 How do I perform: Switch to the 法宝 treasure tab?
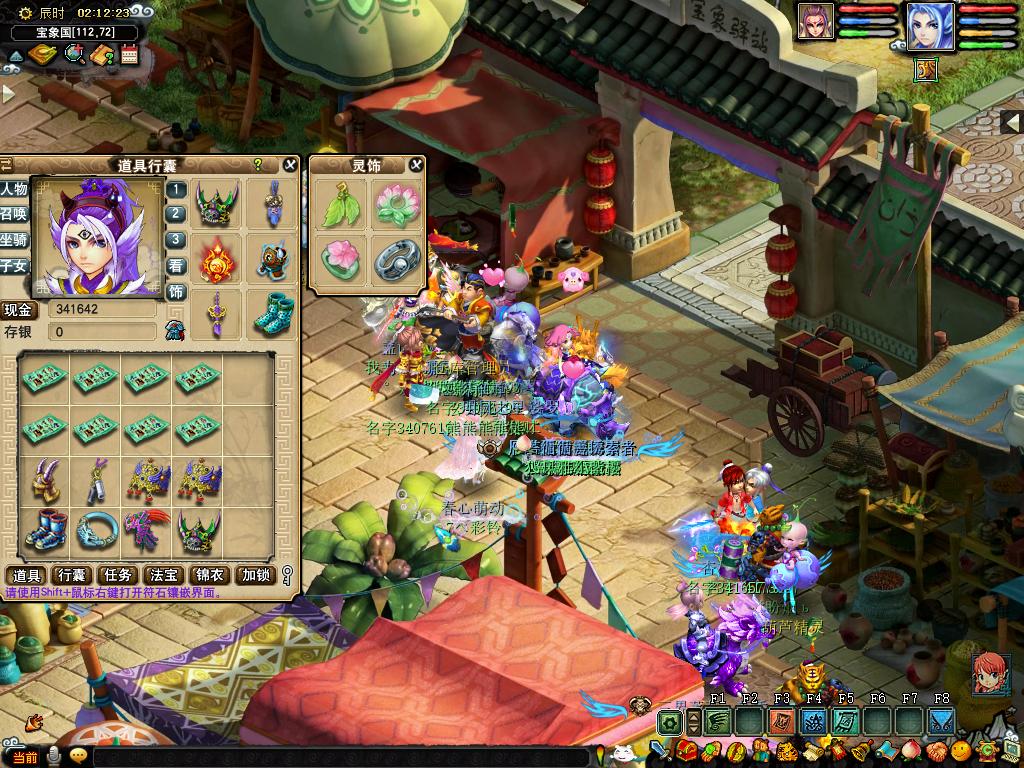163,575
